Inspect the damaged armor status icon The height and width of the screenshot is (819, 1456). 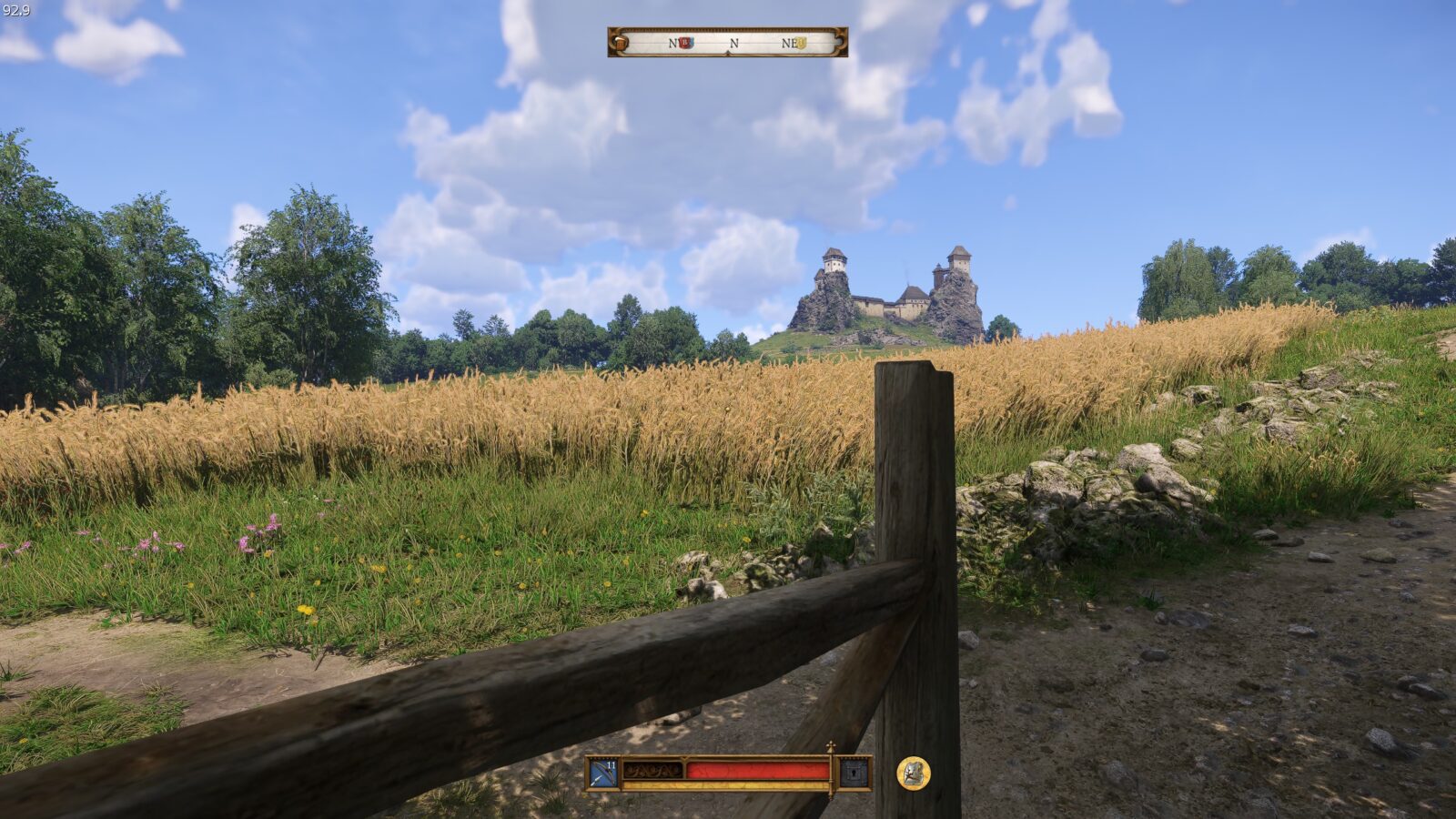click(x=913, y=773)
